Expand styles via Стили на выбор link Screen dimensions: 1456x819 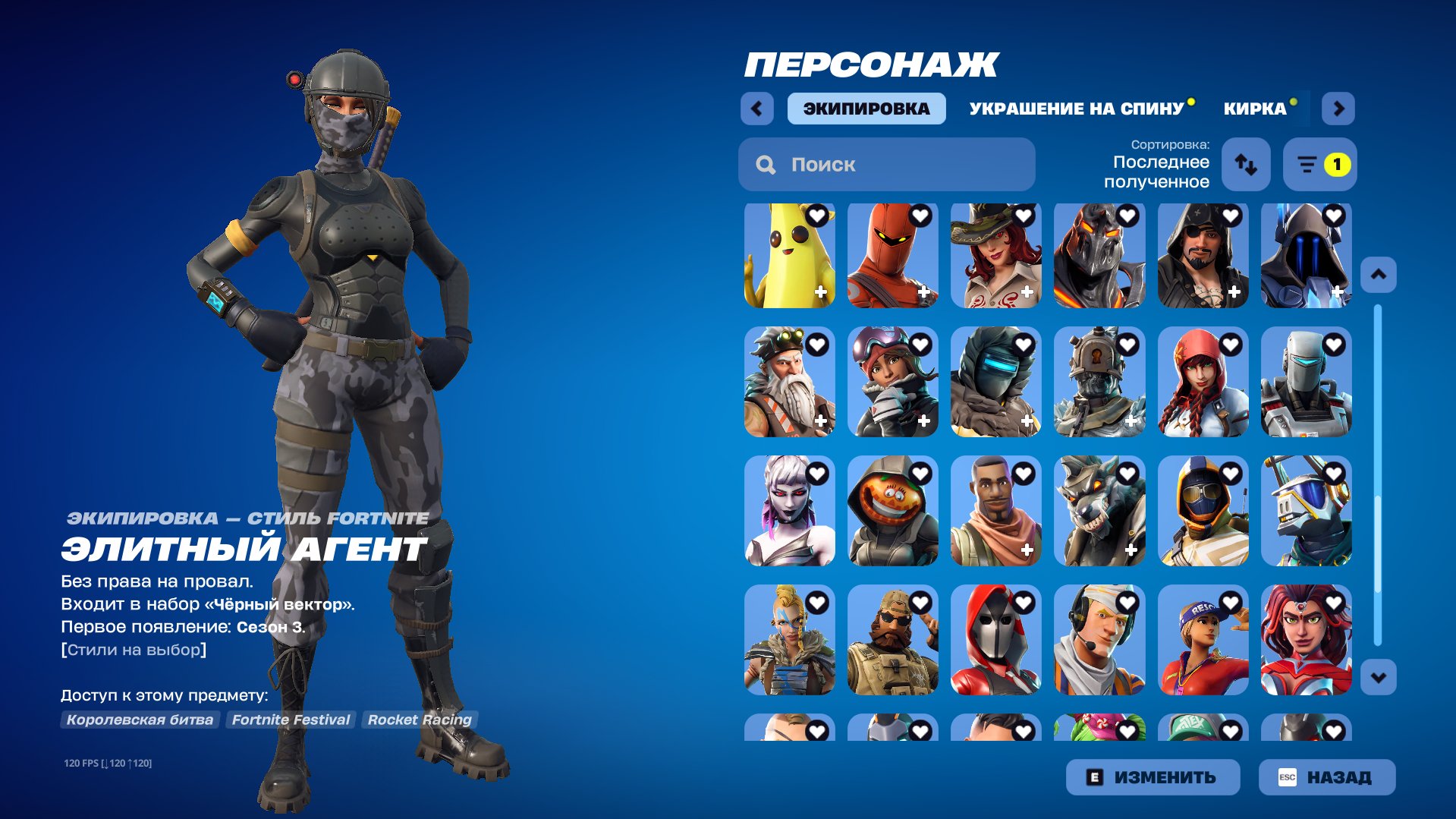pos(134,649)
